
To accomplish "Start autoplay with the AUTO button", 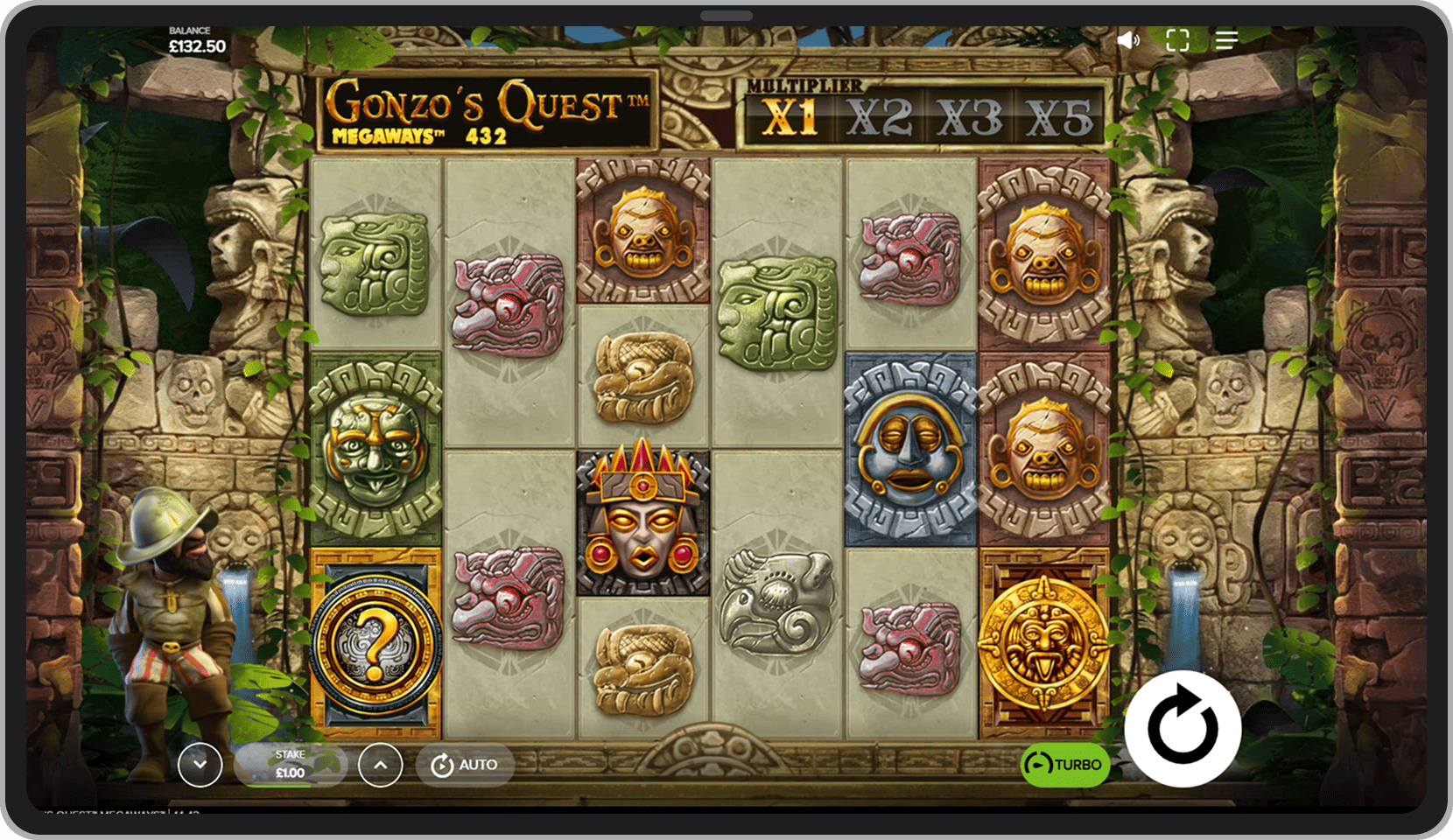I will coord(465,764).
